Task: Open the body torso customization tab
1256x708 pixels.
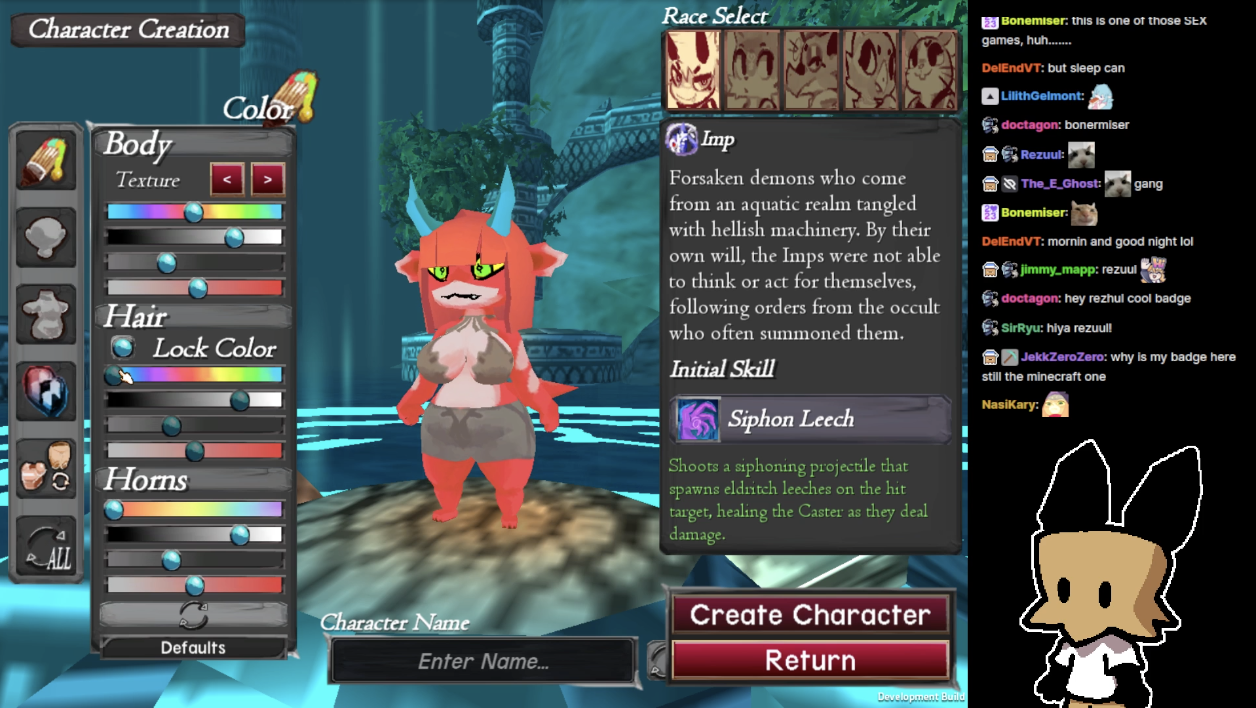Action: coord(46,313)
